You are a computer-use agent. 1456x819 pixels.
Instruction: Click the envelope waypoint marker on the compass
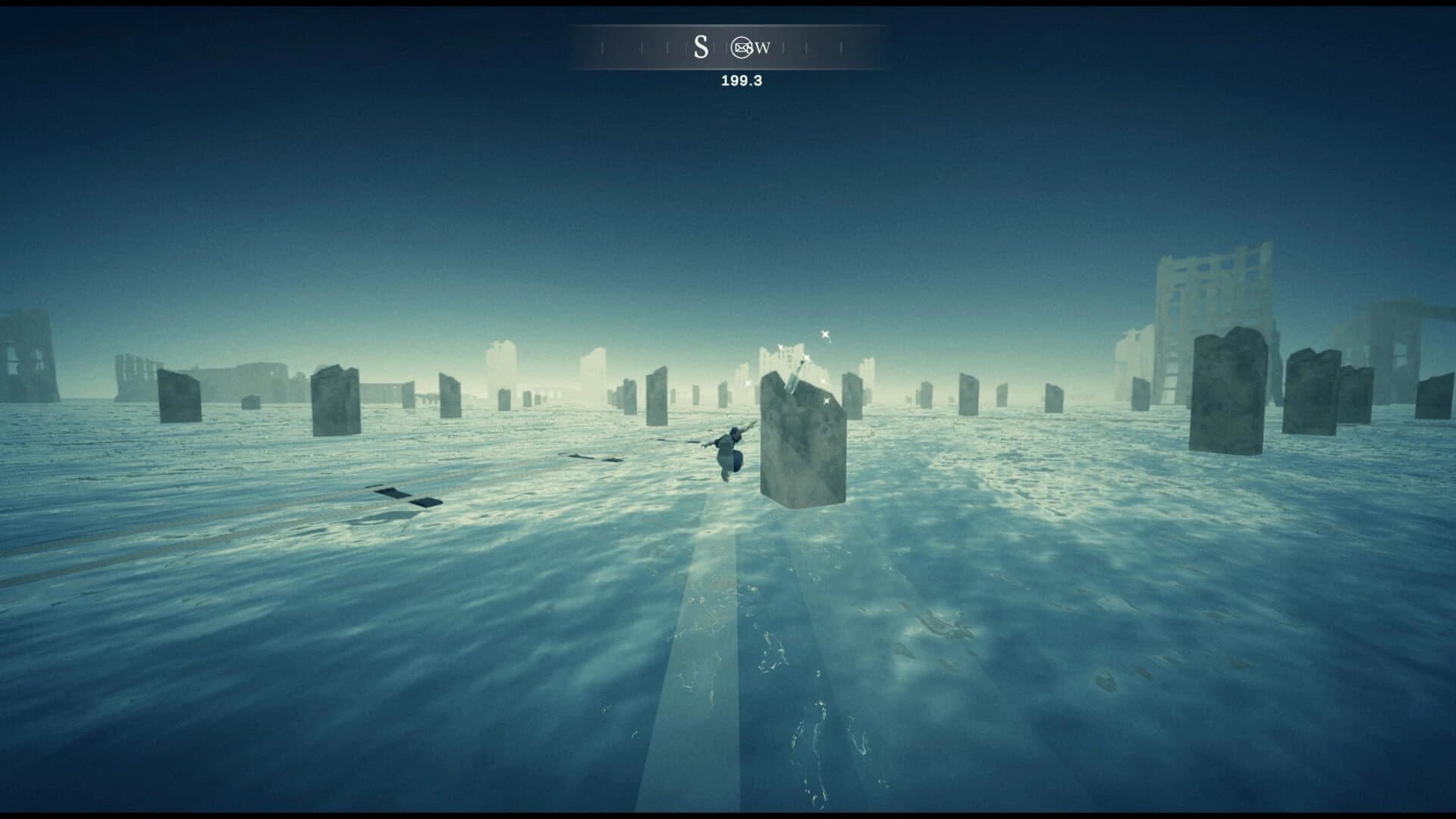click(x=742, y=48)
